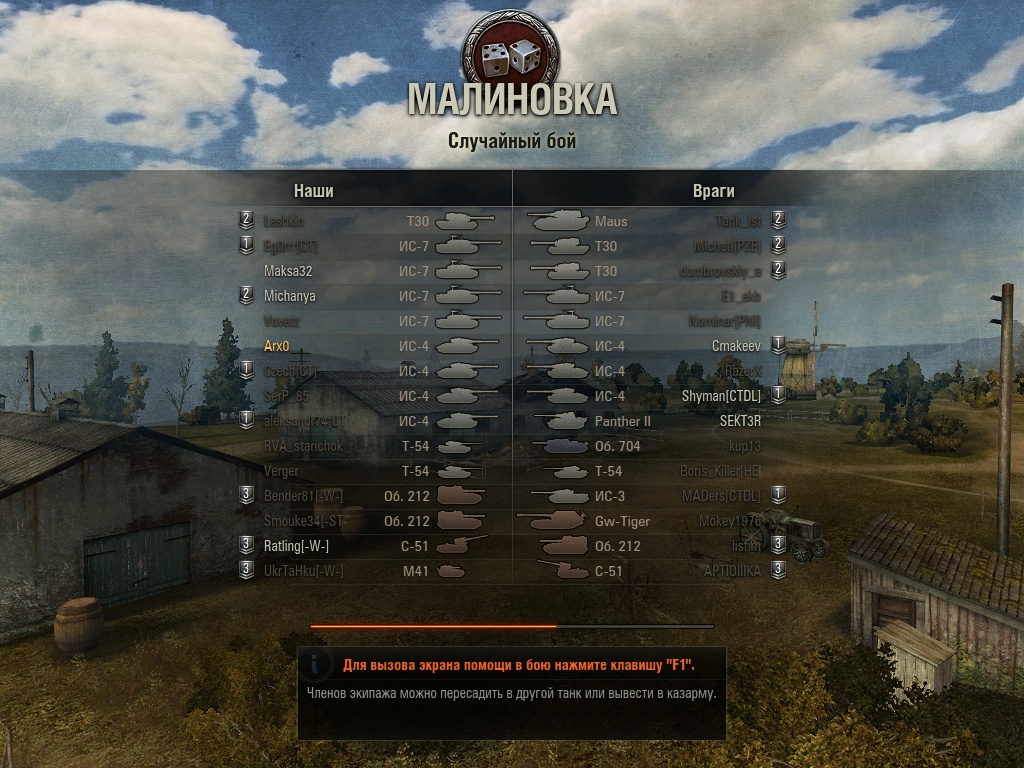The image size is (1024, 768).
Task: Select Bender81[-W-] with the Об. 212
Action: coord(304,496)
